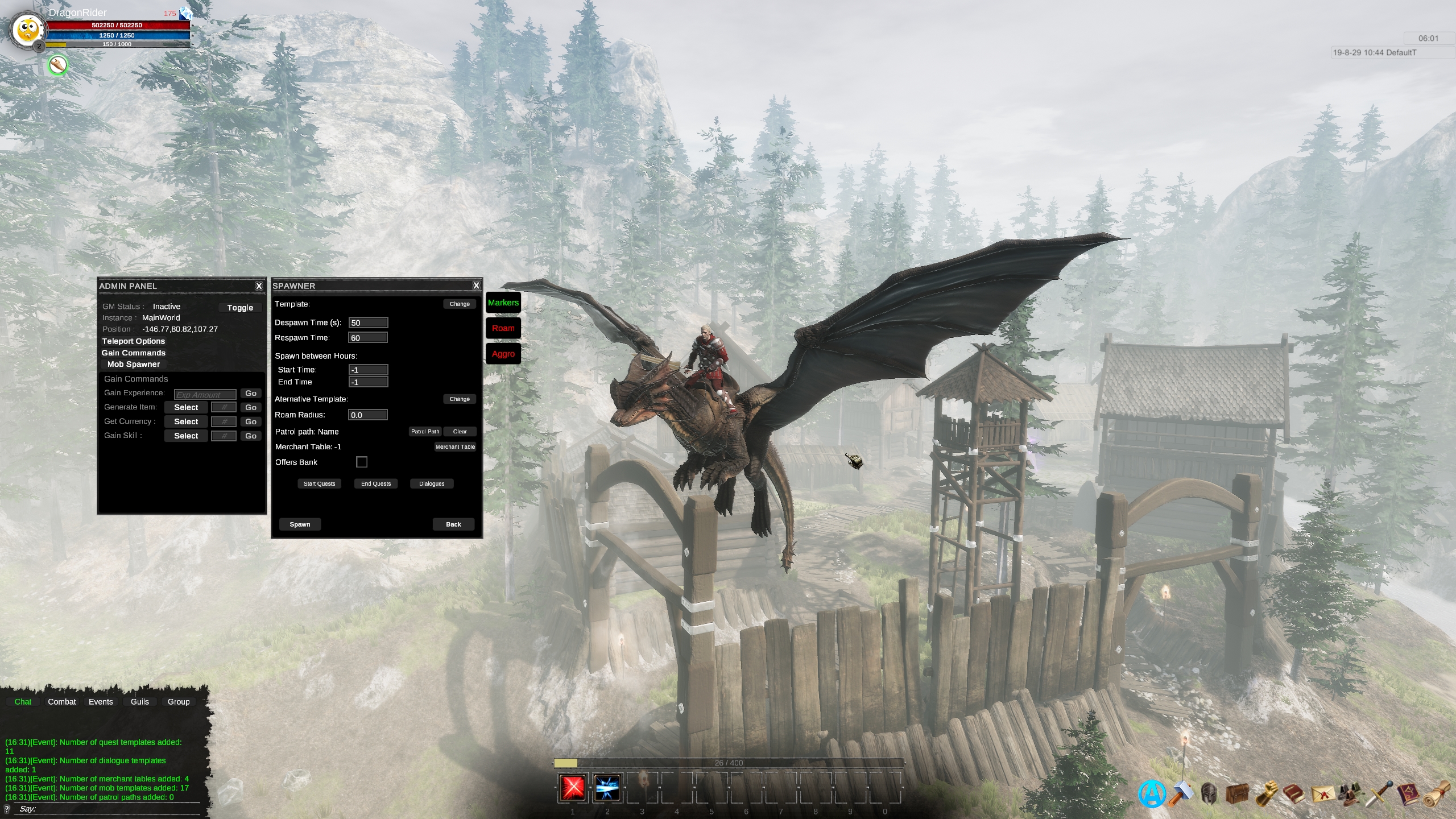Switch to the Combat chat tab
Image resolution: width=1456 pixels, height=819 pixels.
click(x=62, y=702)
